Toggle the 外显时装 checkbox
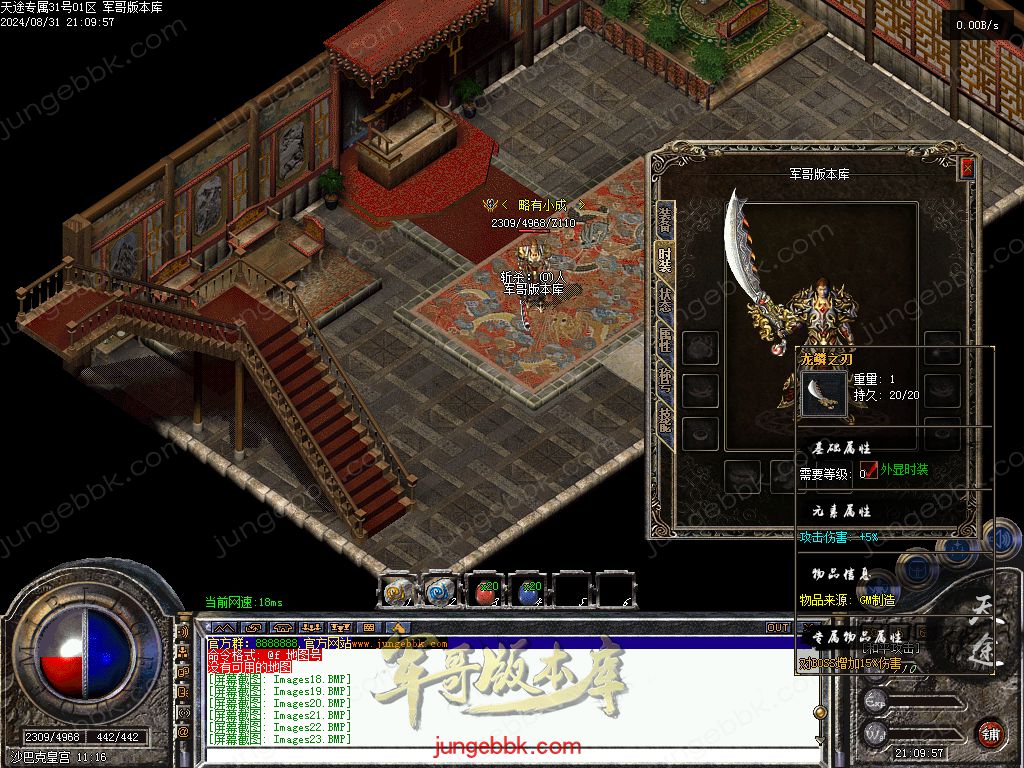Image resolution: width=1024 pixels, height=768 pixels. [869, 471]
